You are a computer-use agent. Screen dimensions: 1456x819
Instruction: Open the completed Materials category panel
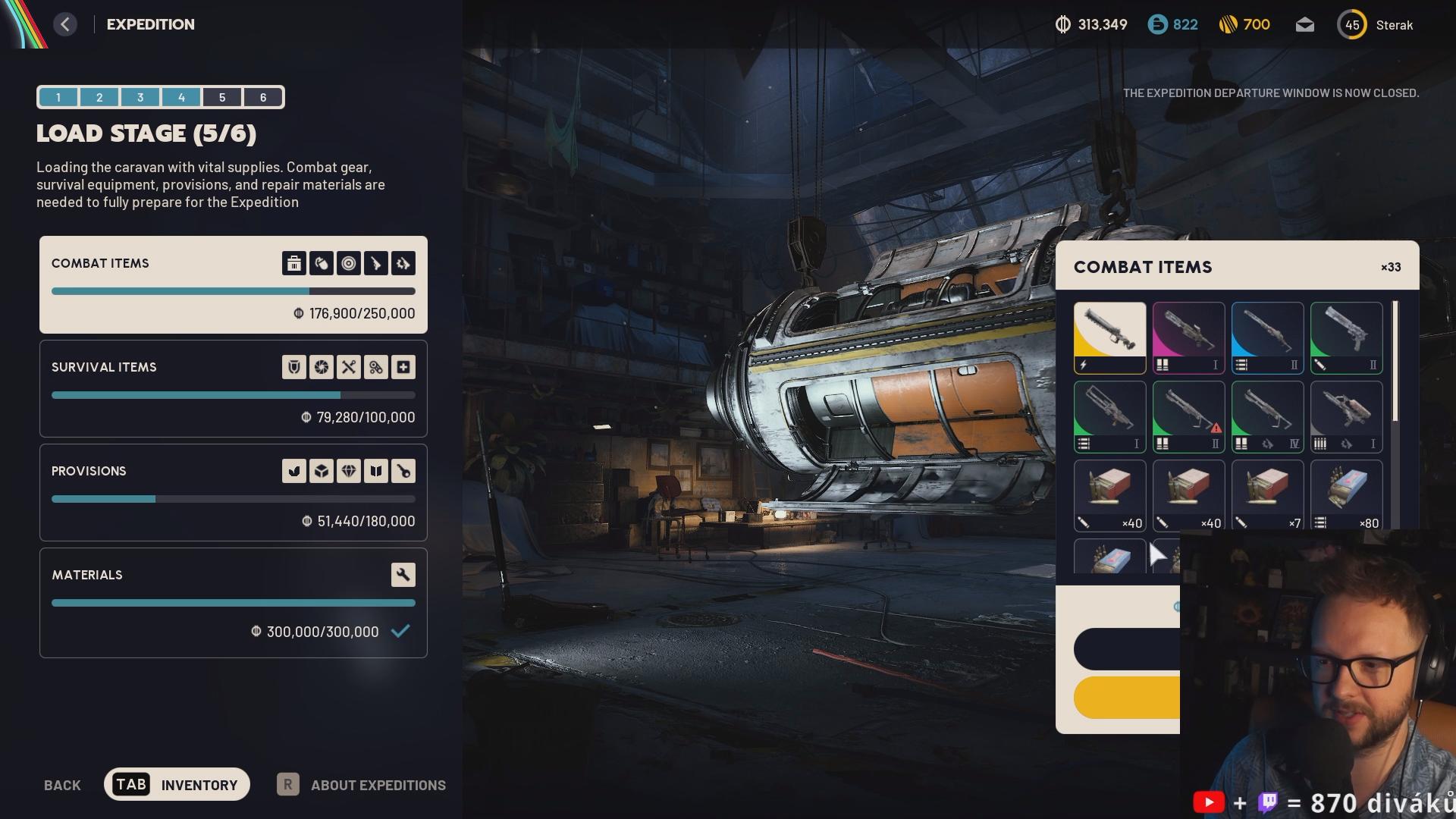pyautogui.click(x=233, y=603)
